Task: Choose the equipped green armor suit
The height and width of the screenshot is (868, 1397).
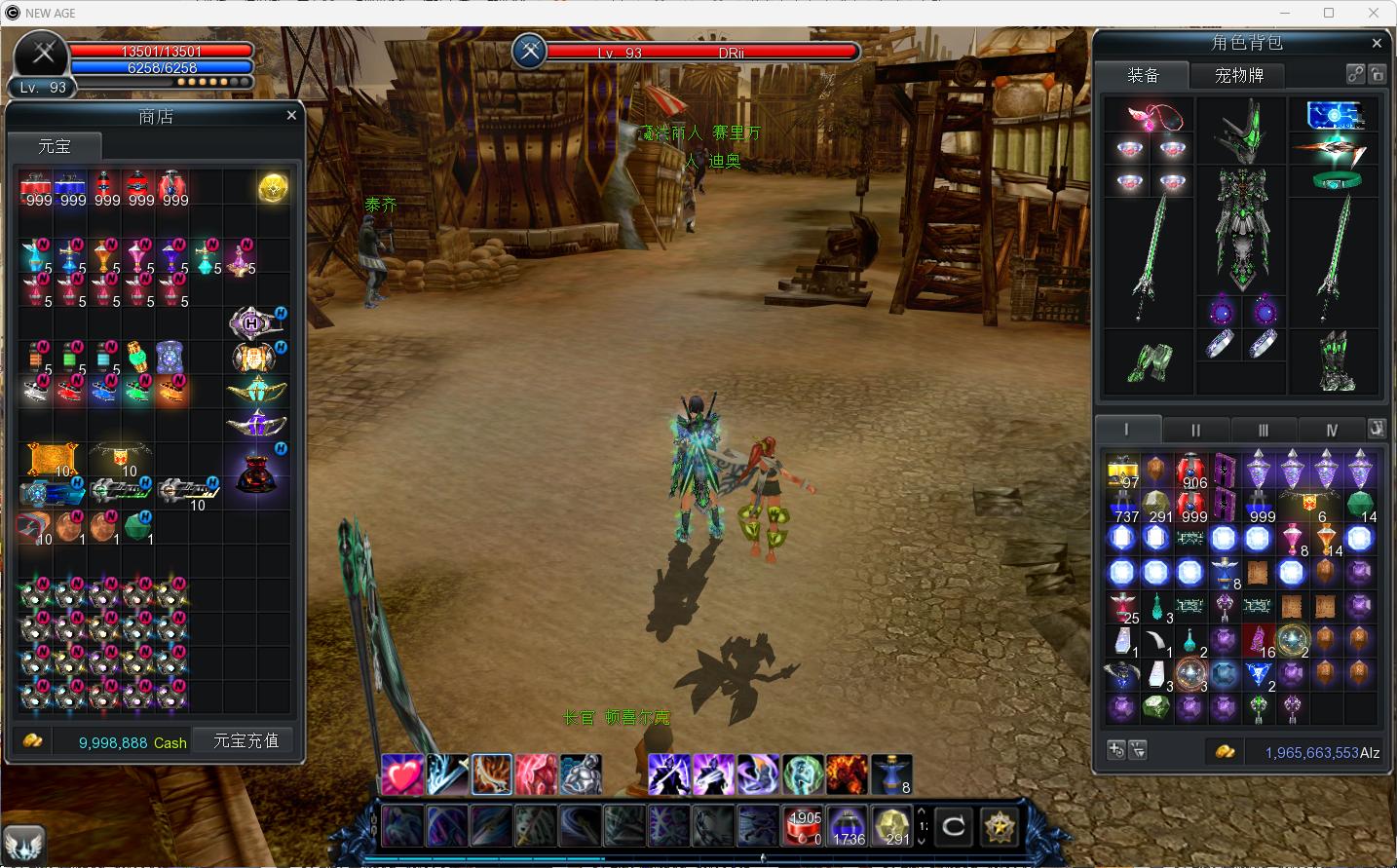Action: (1241, 227)
